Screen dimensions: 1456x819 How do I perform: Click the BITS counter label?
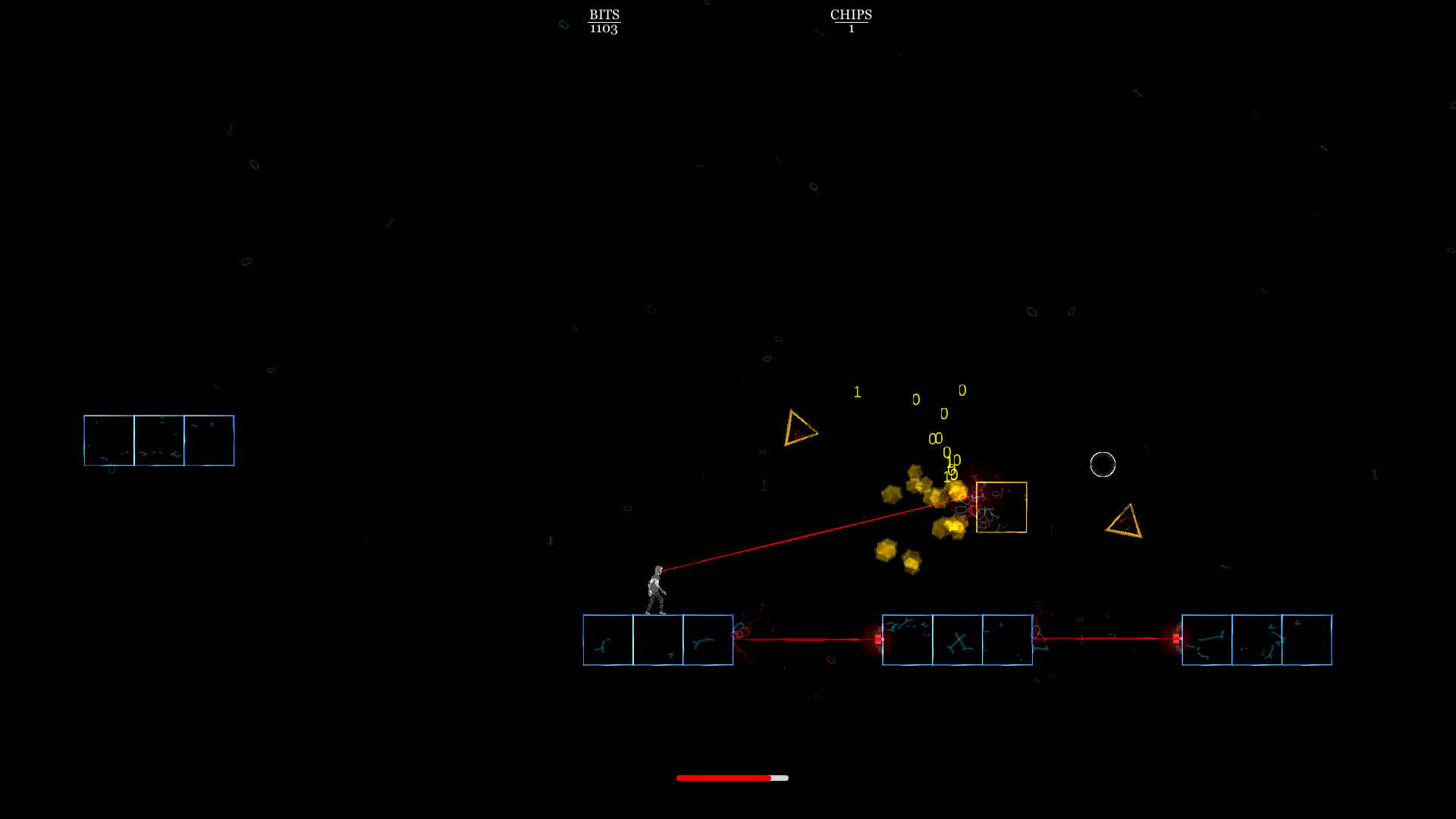point(604,15)
